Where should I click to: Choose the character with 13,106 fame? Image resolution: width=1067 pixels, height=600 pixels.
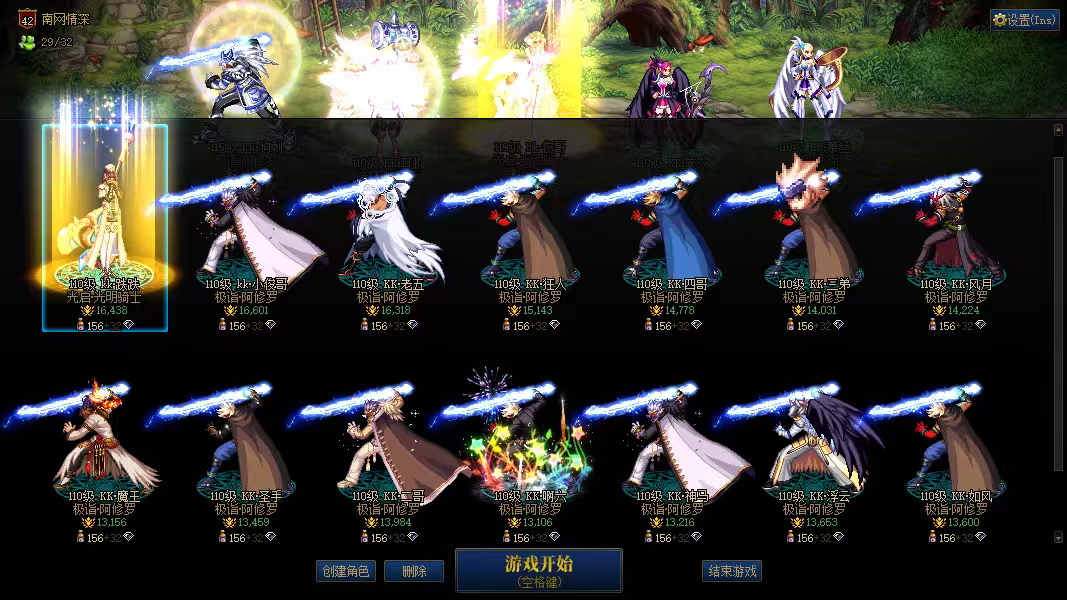[531, 455]
